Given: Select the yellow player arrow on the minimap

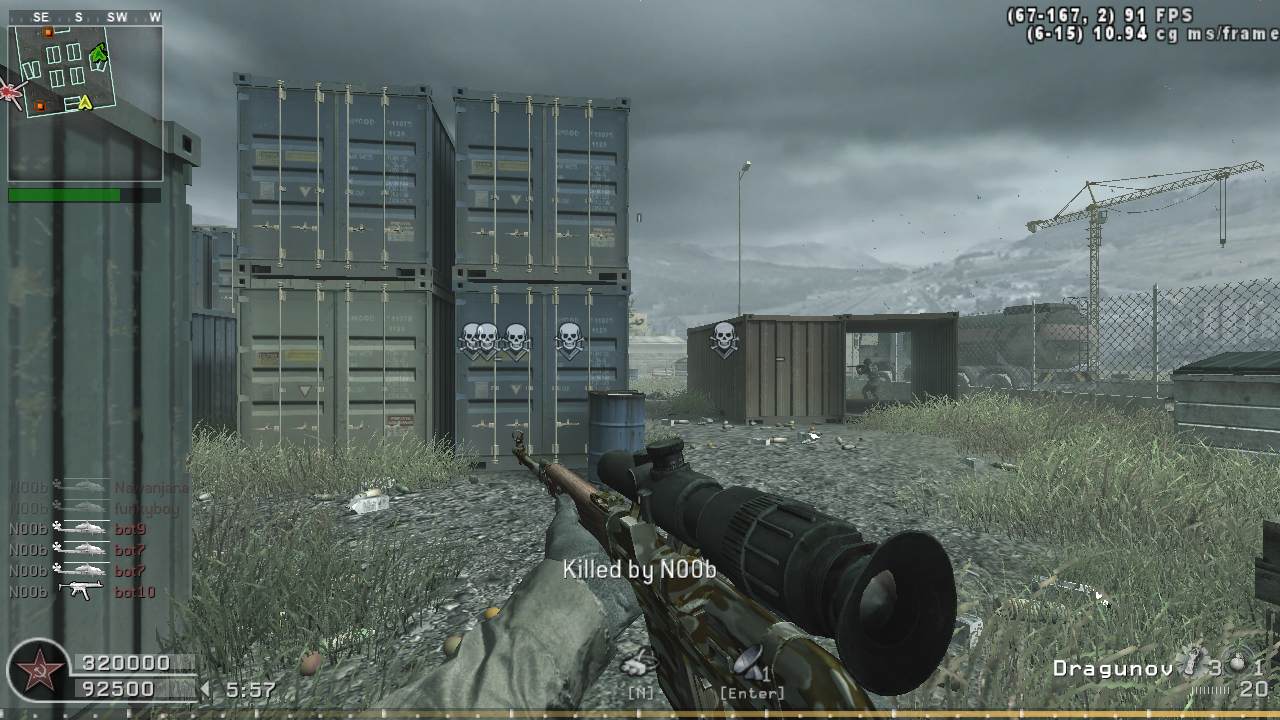Looking at the screenshot, I should pyautogui.click(x=85, y=101).
